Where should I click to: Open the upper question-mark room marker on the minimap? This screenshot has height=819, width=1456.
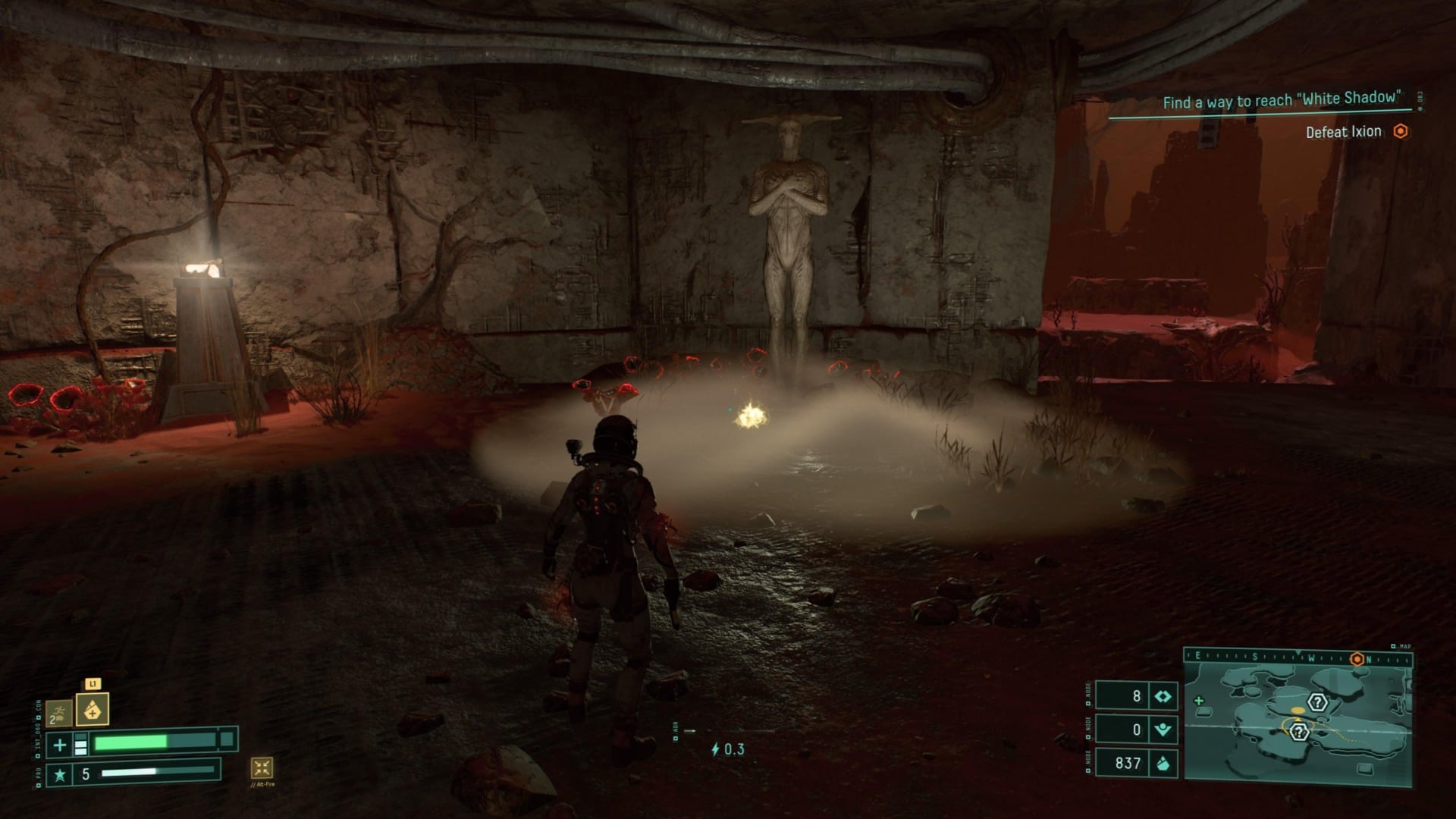(x=1317, y=703)
